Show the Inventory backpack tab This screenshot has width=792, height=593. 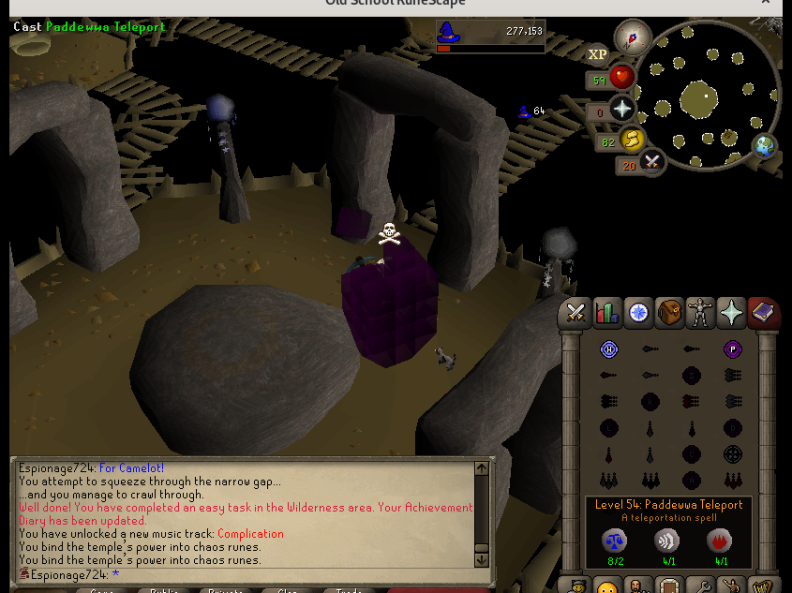pyautogui.click(x=669, y=314)
